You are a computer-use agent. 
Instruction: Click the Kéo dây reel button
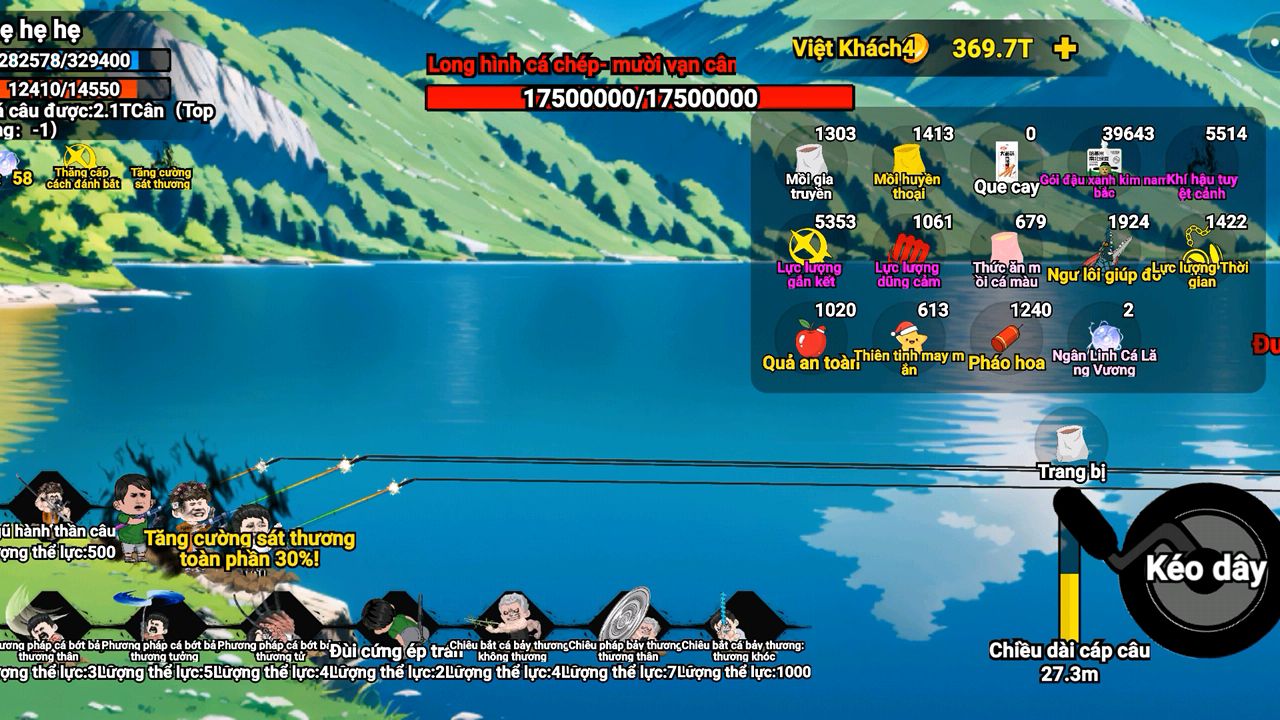tap(1204, 568)
